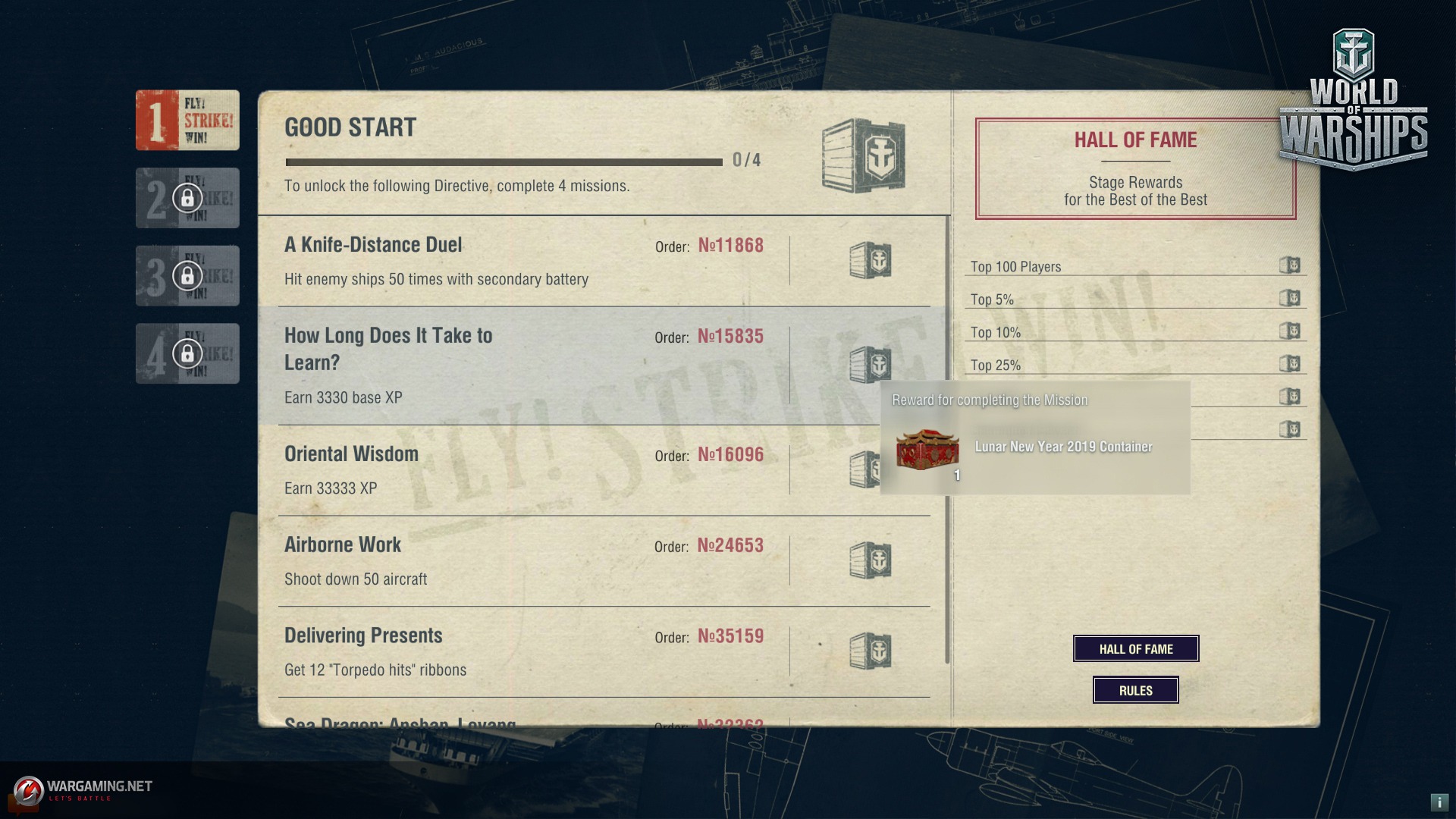View the Top 5% reward row
The width and height of the screenshot is (1456, 819).
tap(1135, 299)
